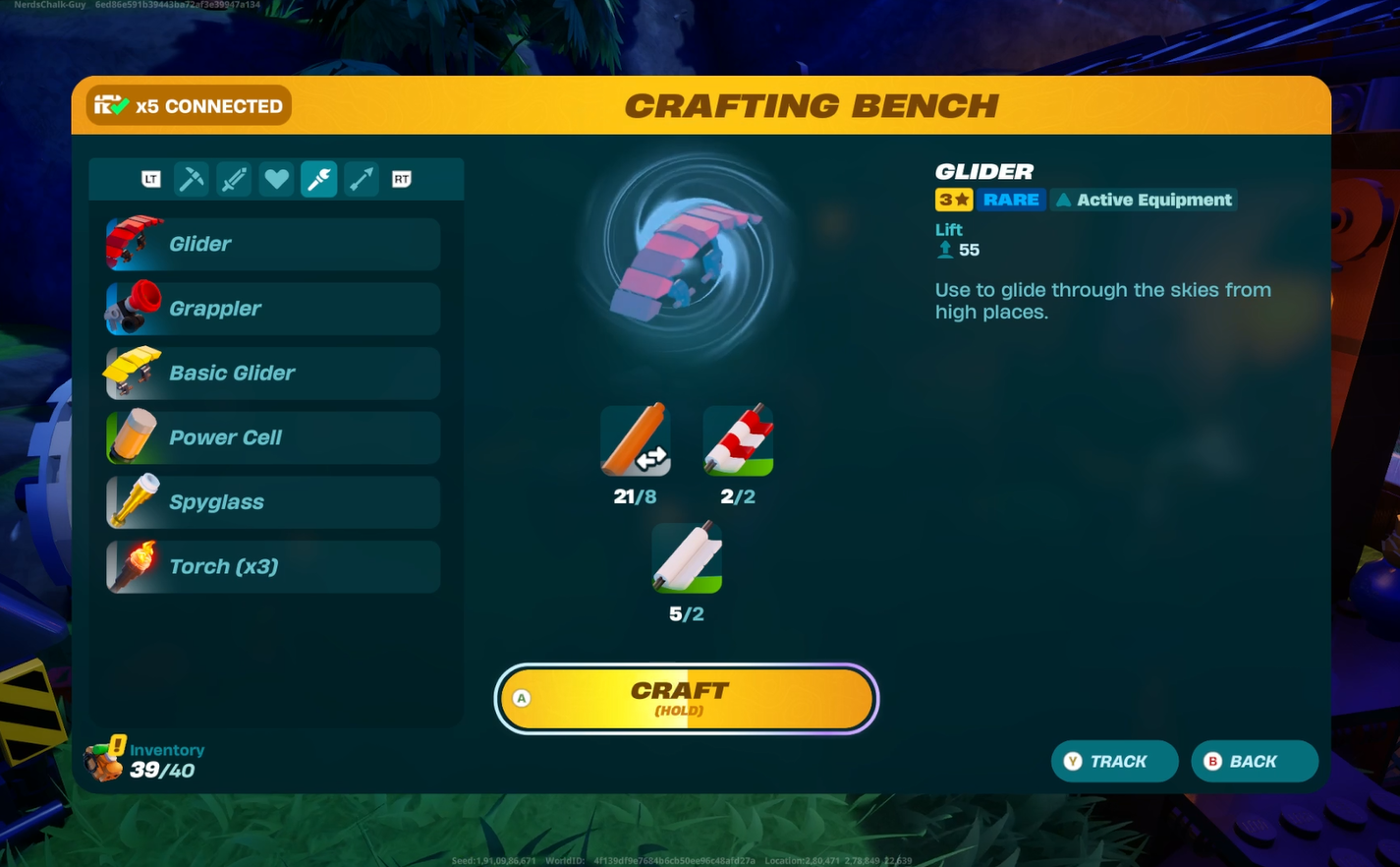The image size is (1400, 867).
Task: Hold the Craft button
Action: [x=686, y=699]
